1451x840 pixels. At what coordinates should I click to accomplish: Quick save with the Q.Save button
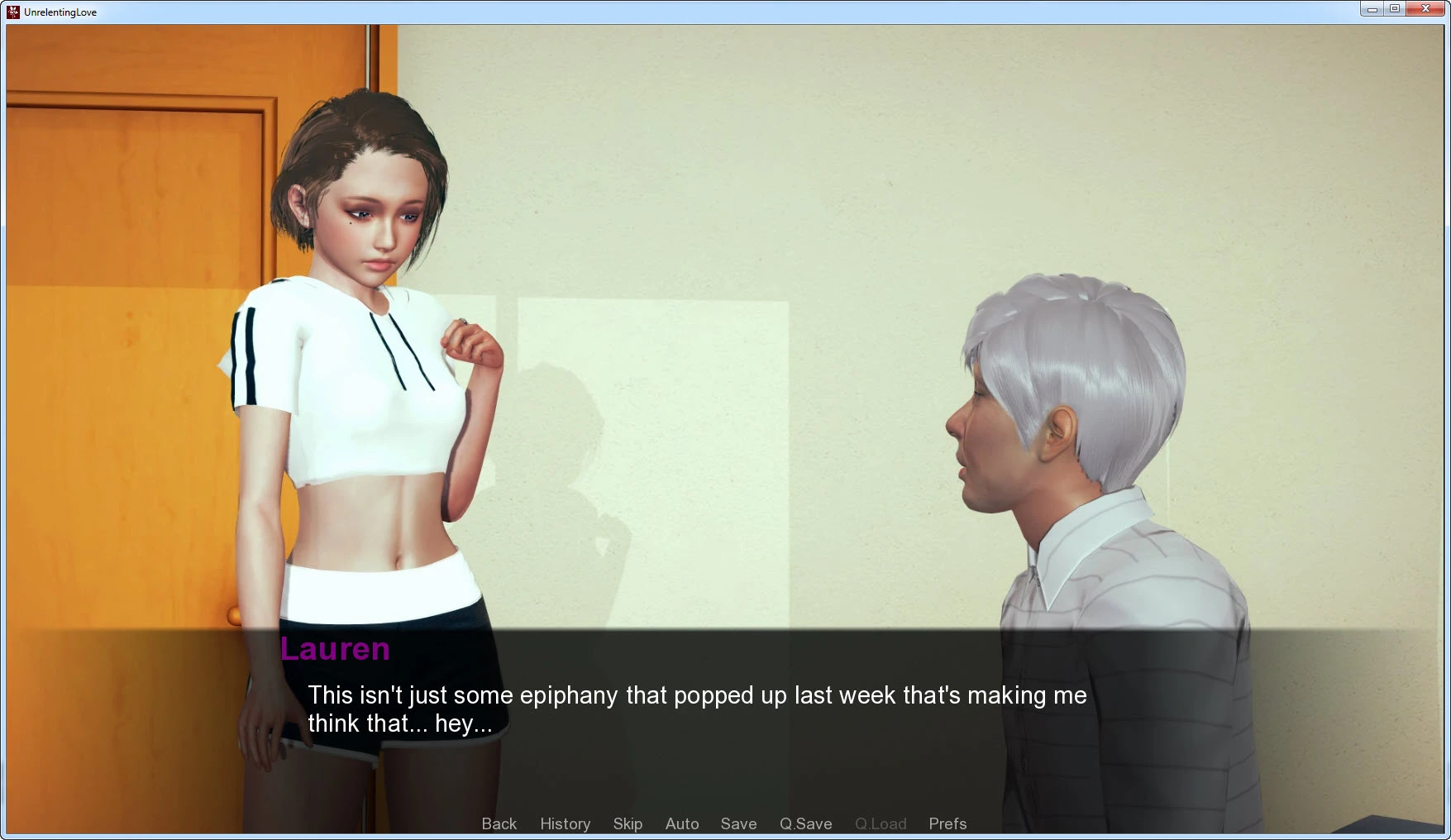(x=805, y=823)
